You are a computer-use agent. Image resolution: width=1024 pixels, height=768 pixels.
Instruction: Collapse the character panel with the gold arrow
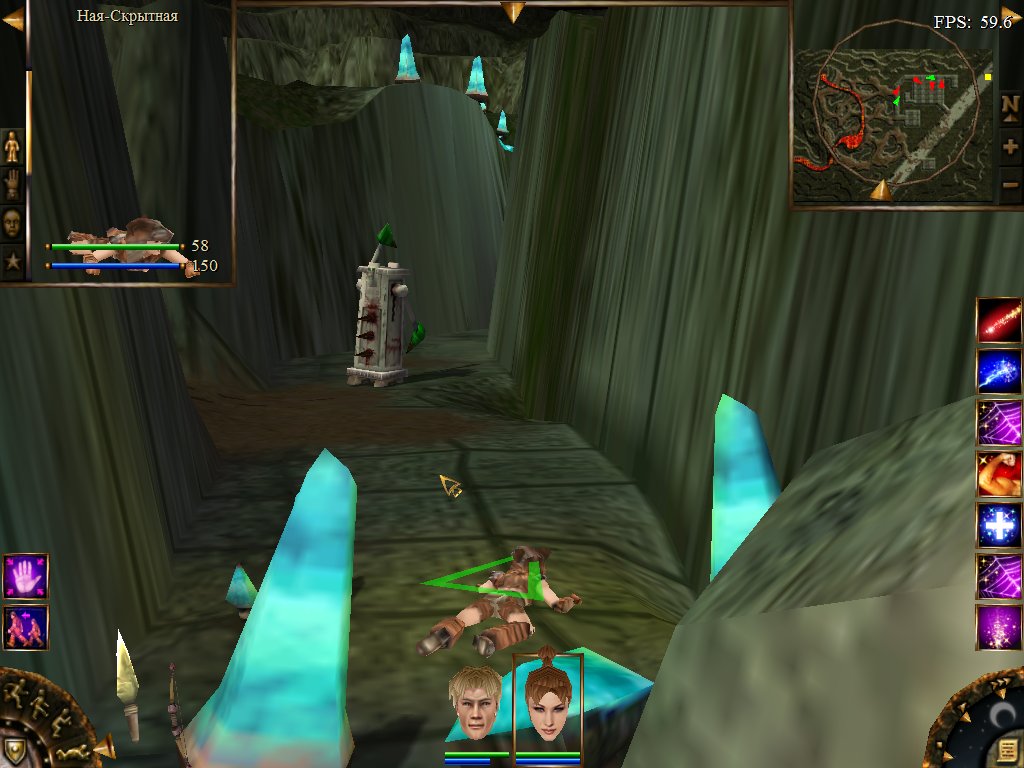(12, 19)
